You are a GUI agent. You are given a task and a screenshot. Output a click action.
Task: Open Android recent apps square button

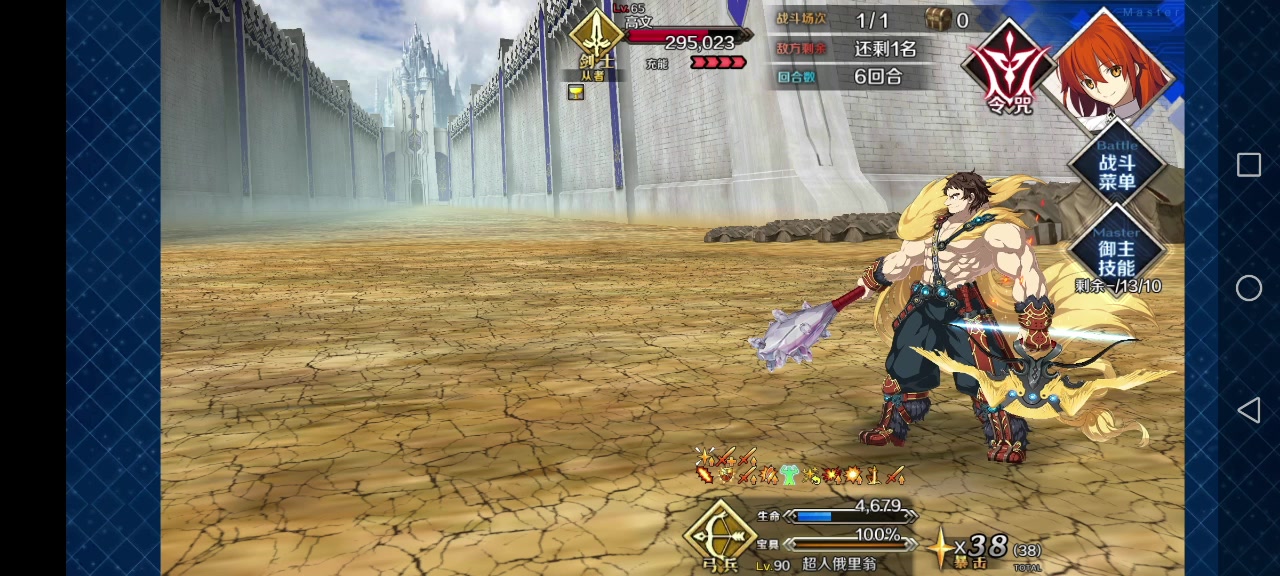coord(1249,166)
